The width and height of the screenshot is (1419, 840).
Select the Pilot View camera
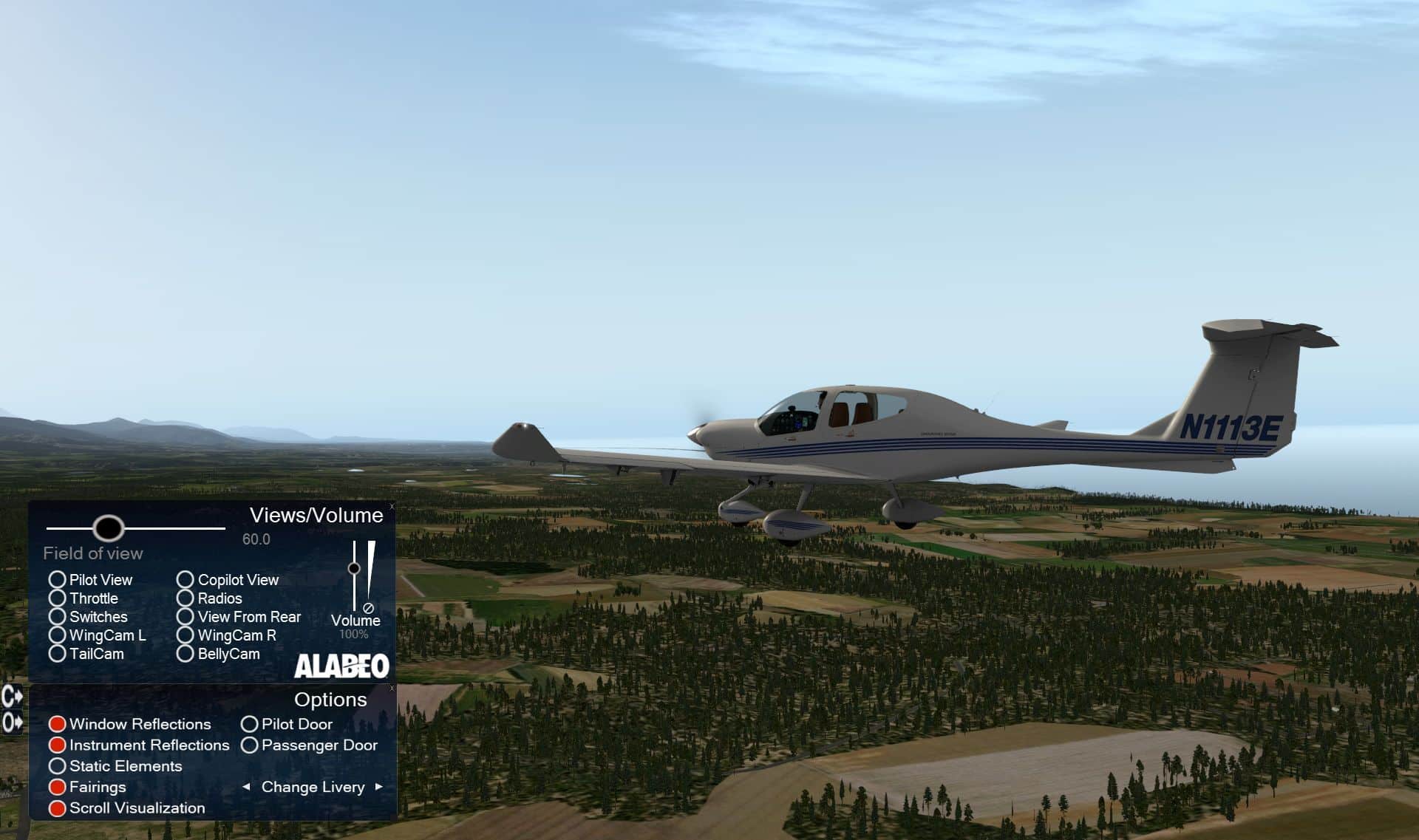click(58, 580)
